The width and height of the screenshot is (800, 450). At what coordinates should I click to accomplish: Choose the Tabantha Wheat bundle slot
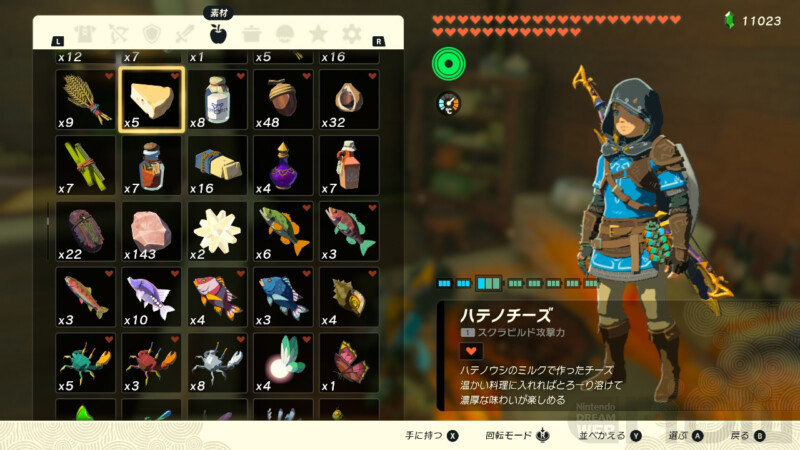coord(85,99)
